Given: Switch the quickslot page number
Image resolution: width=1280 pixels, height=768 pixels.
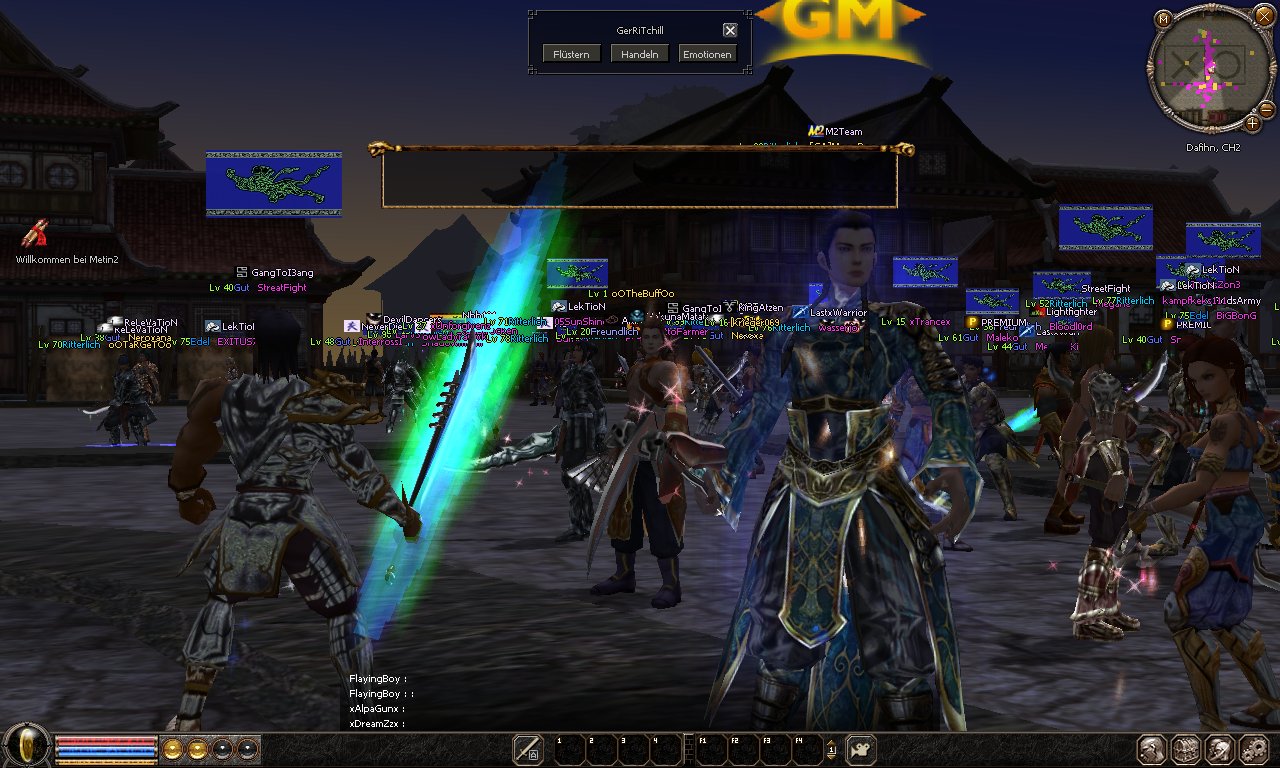Looking at the screenshot, I should click(832, 749).
